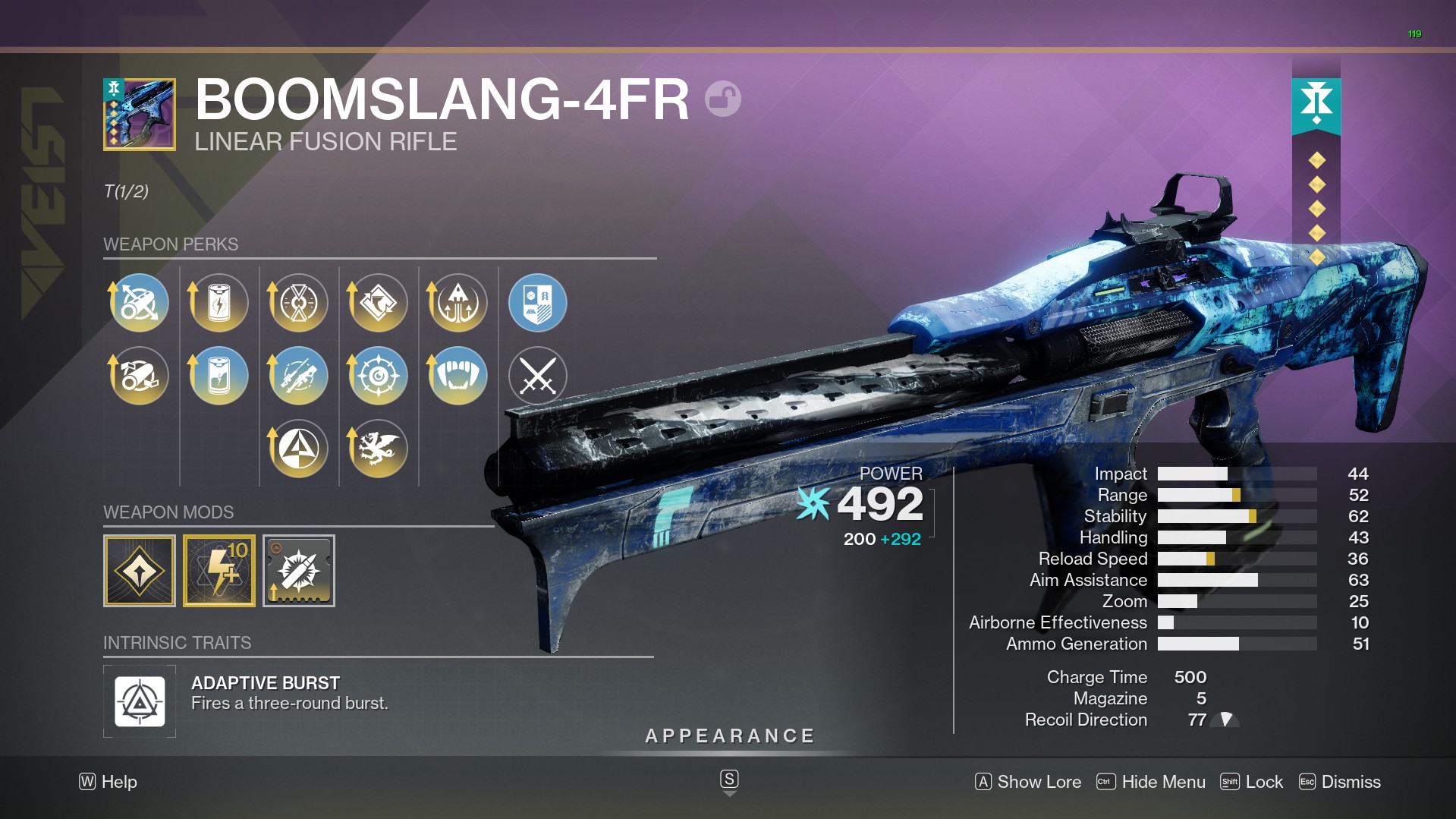Select the hourglass triangles perk

click(299, 303)
